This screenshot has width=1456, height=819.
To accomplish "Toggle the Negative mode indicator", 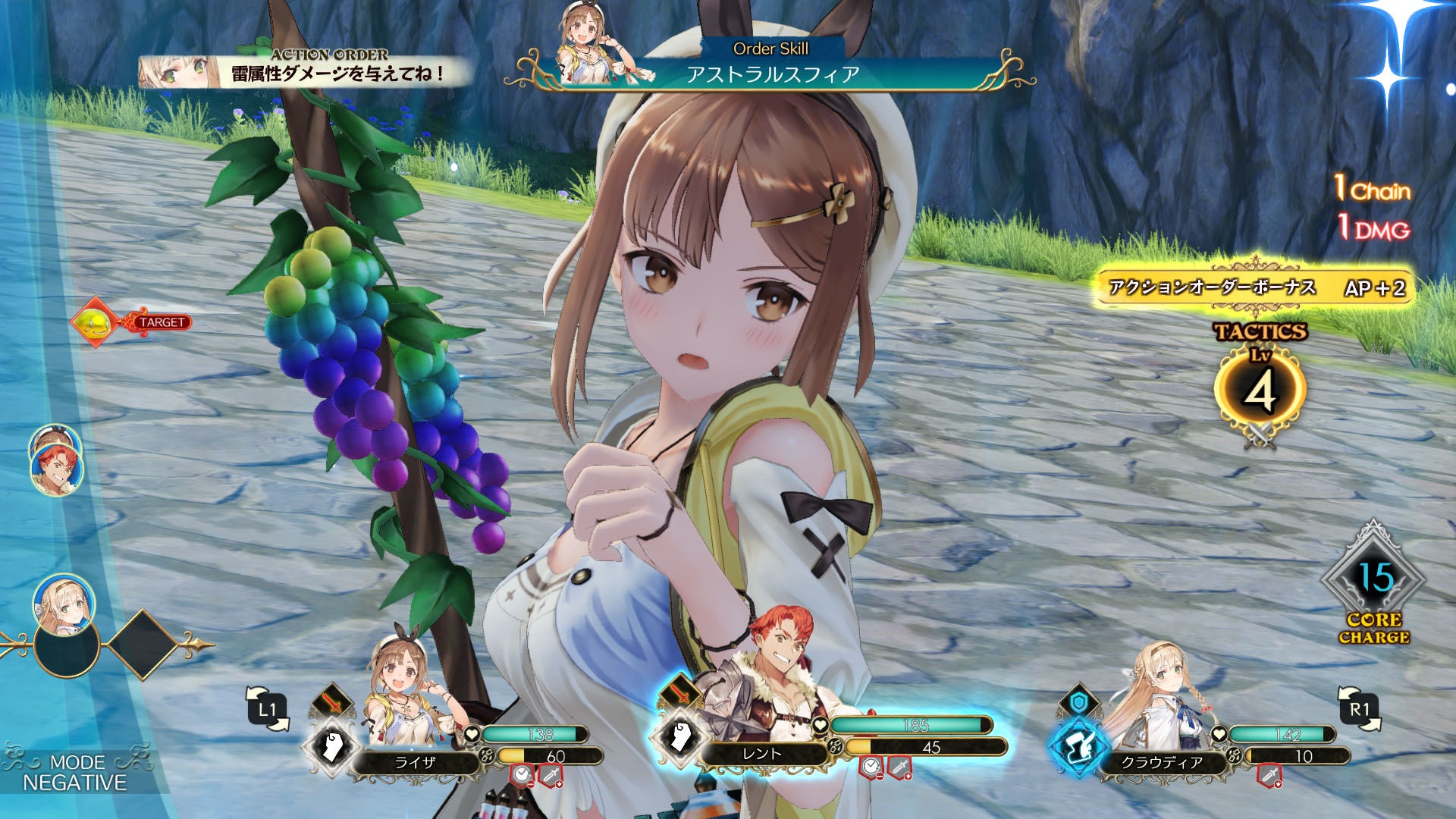I will pyautogui.click(x=74, y=773).
